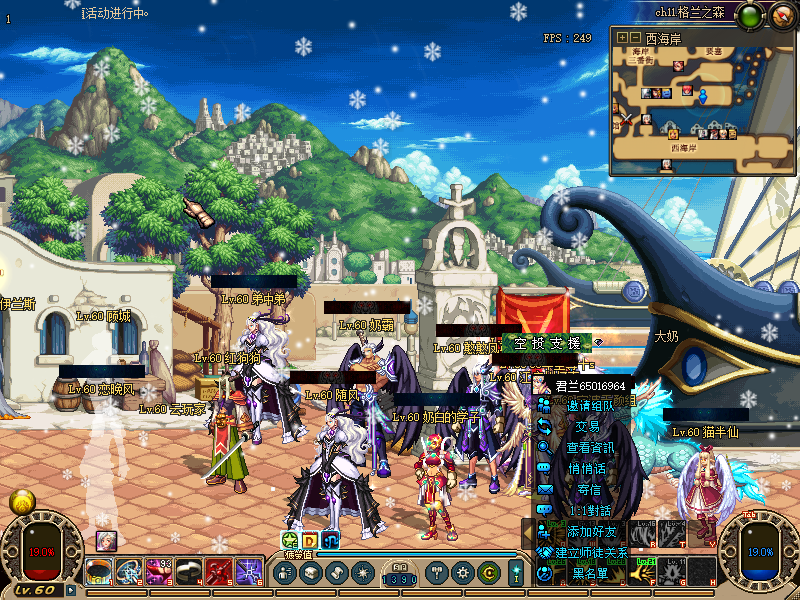This screenshot has width=800, height=600.
Task: Click 添加好友 to add friend
Action: coord(591,532)
